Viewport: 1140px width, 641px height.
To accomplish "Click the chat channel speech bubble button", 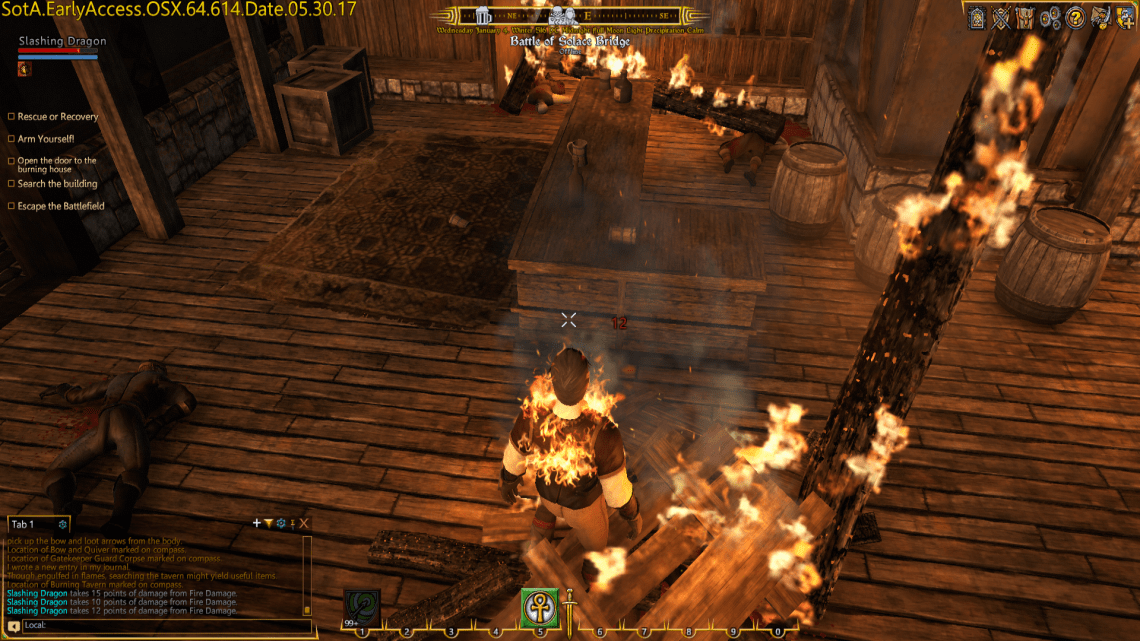I will click(x=14, y=626).
